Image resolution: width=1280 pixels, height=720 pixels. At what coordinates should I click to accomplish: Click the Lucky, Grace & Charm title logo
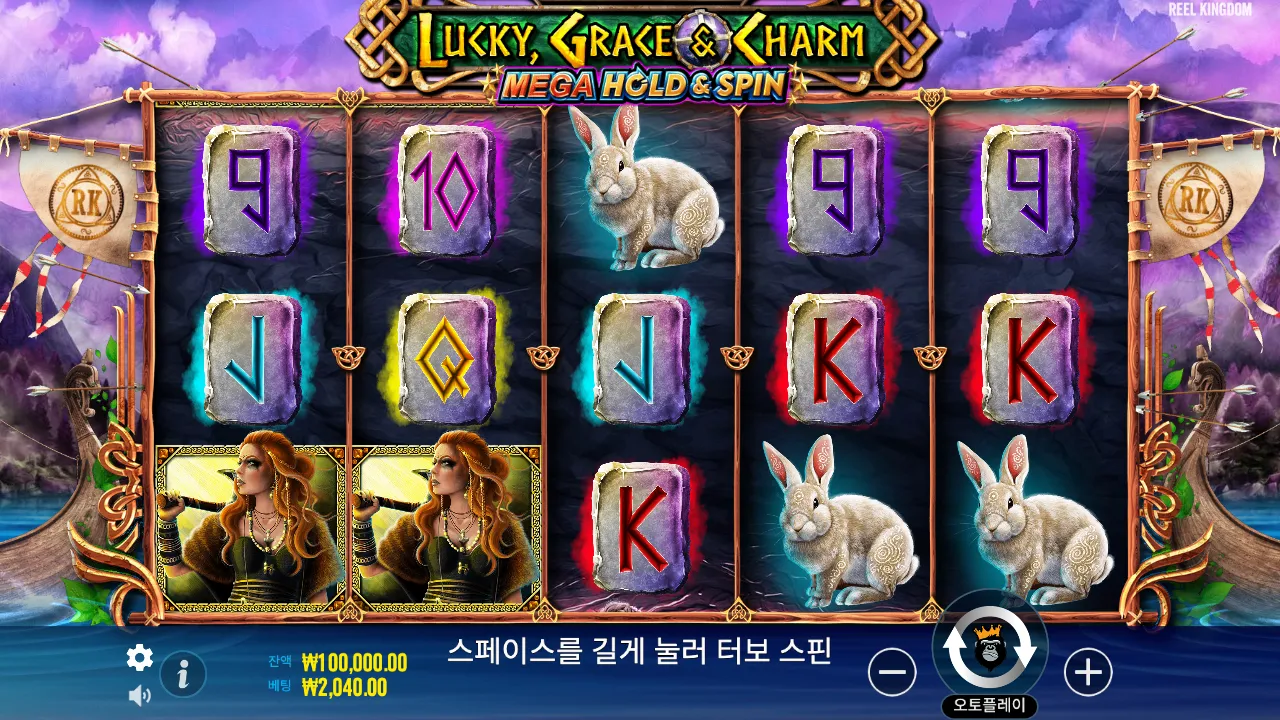click(640, 42)
